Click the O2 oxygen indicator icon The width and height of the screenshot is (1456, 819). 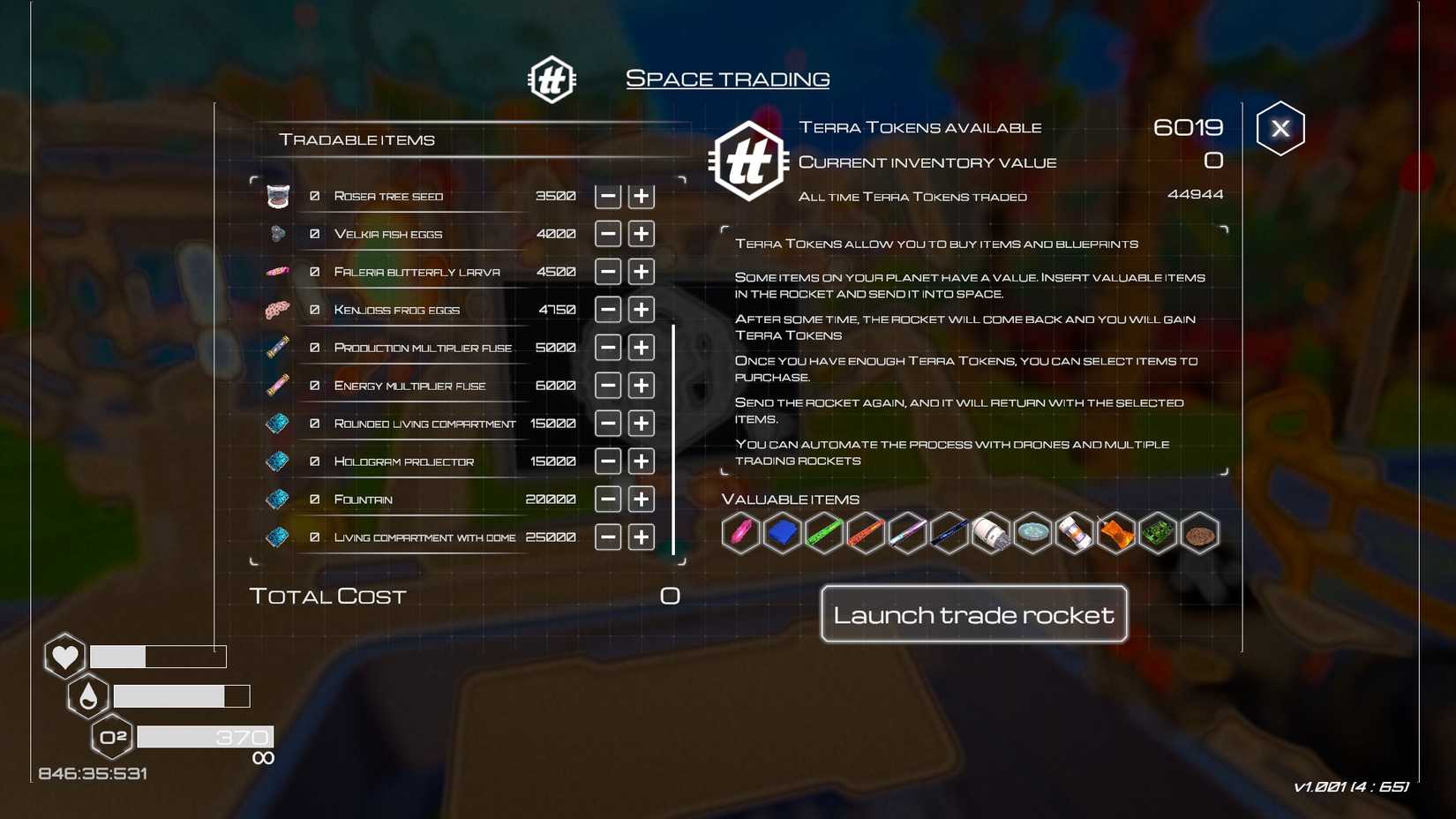click(109, 736)
